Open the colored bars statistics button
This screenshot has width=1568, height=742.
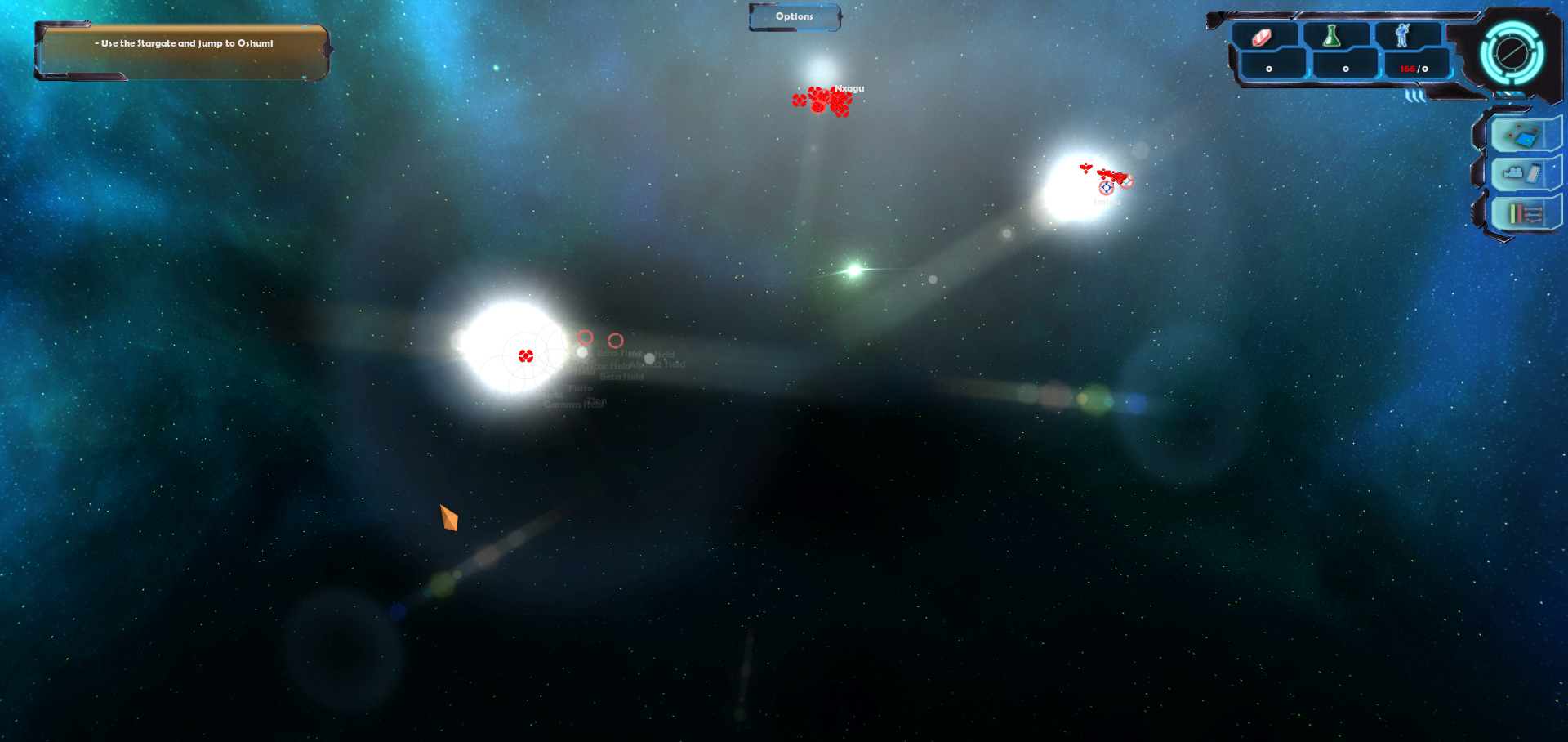1524,214
